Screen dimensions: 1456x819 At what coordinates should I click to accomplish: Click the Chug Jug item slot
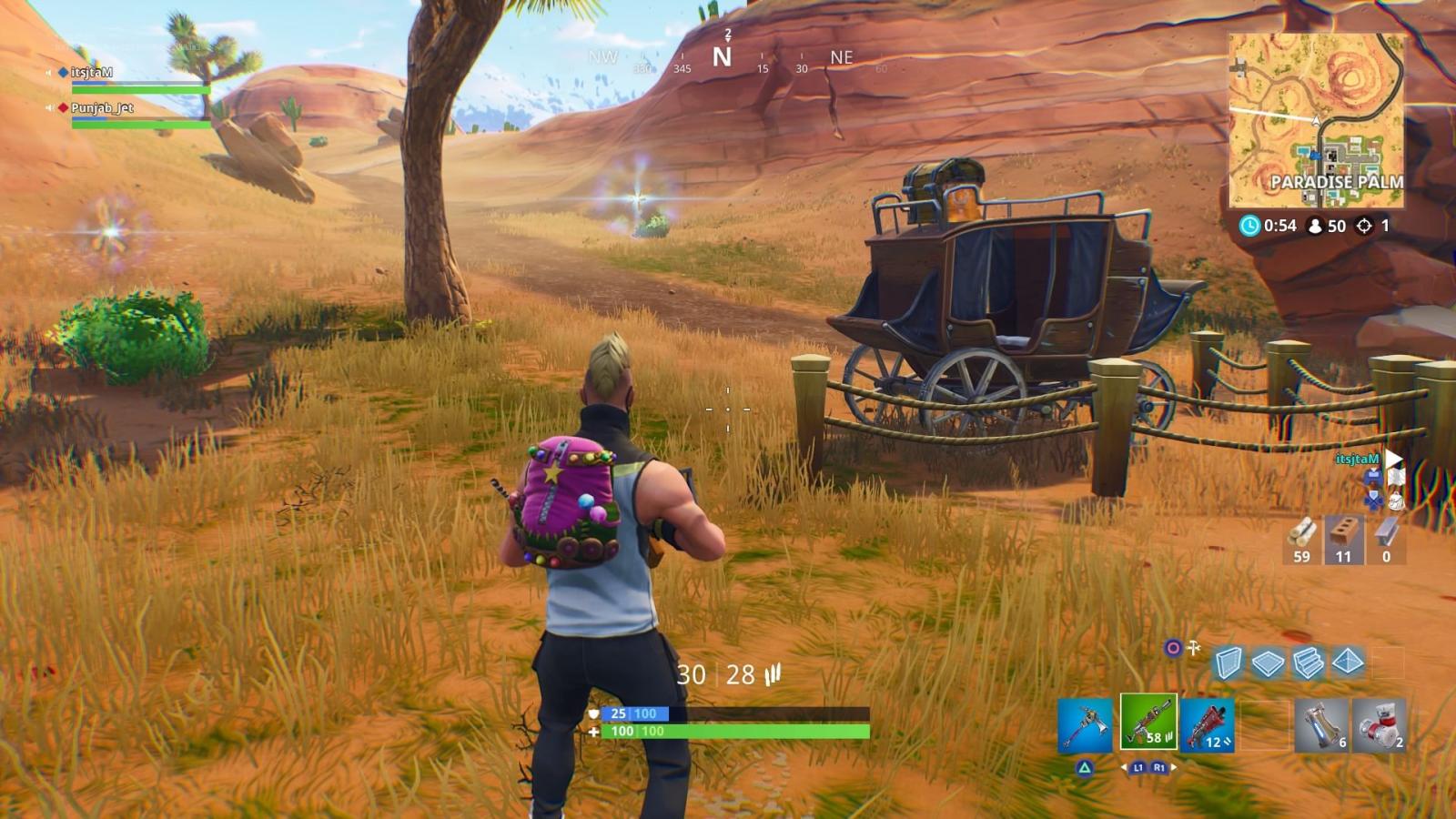click(x=1321, y=723)
